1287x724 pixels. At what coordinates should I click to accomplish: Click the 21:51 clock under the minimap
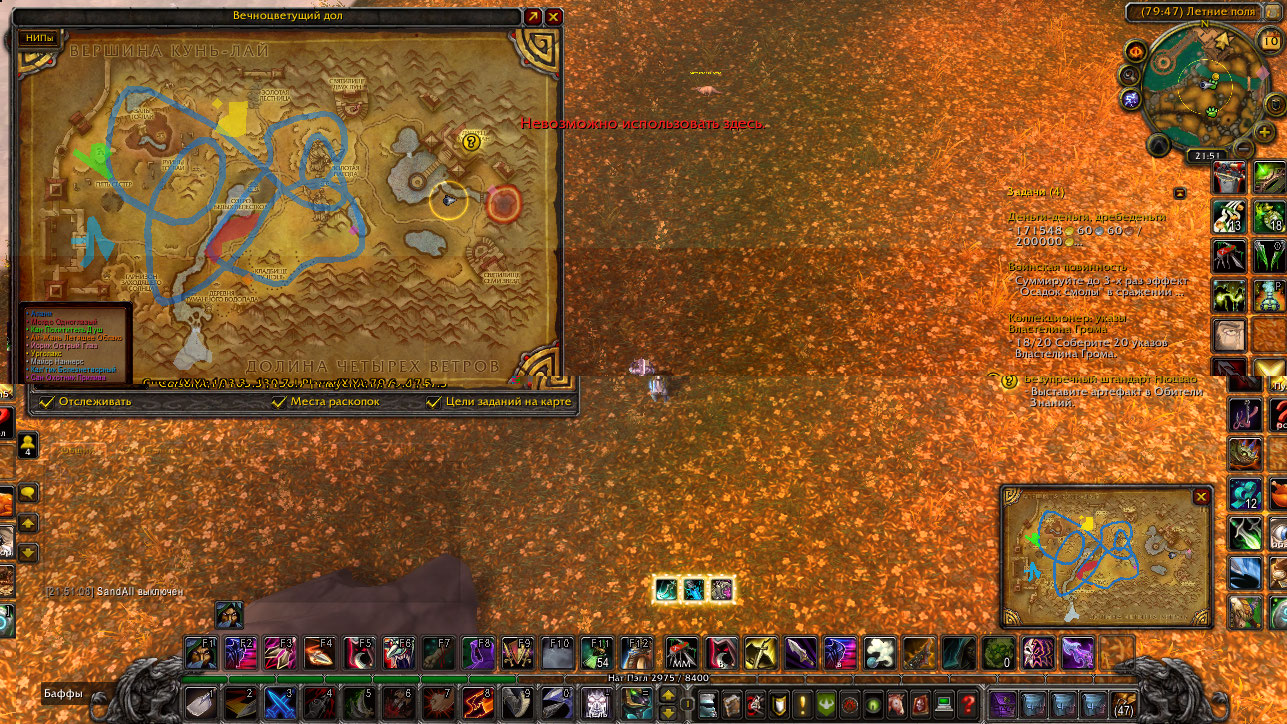(1208, 154)
